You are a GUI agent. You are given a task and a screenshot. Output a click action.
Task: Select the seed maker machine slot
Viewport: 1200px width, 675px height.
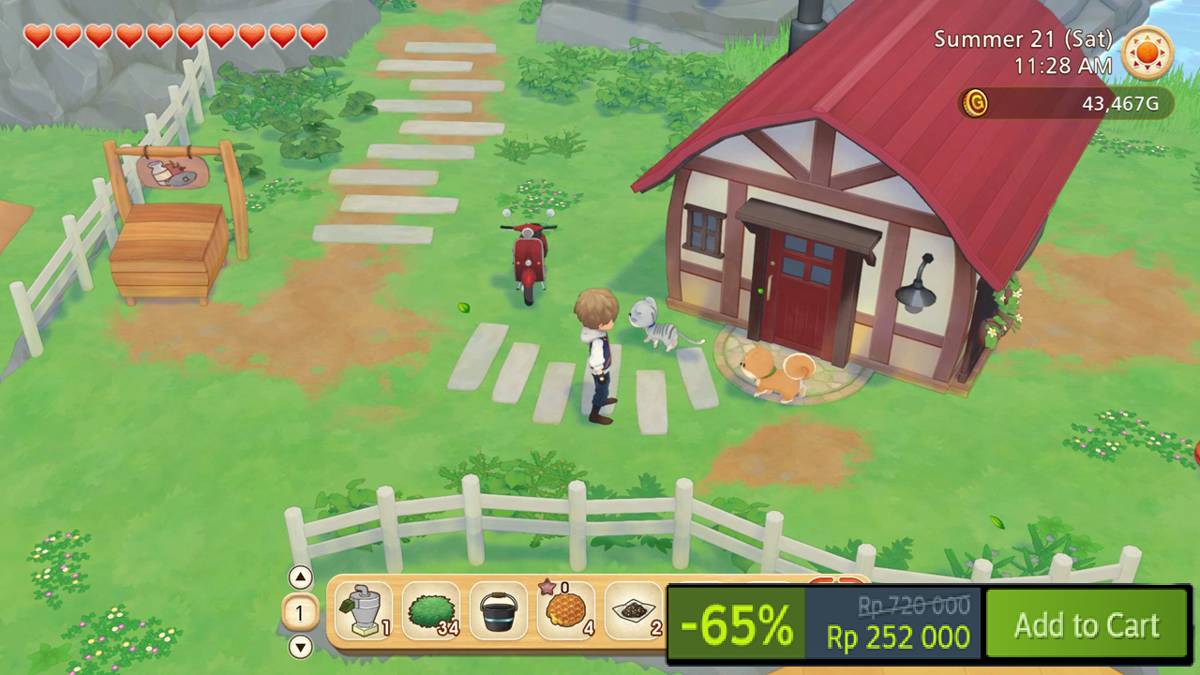[x=363, y=611]
